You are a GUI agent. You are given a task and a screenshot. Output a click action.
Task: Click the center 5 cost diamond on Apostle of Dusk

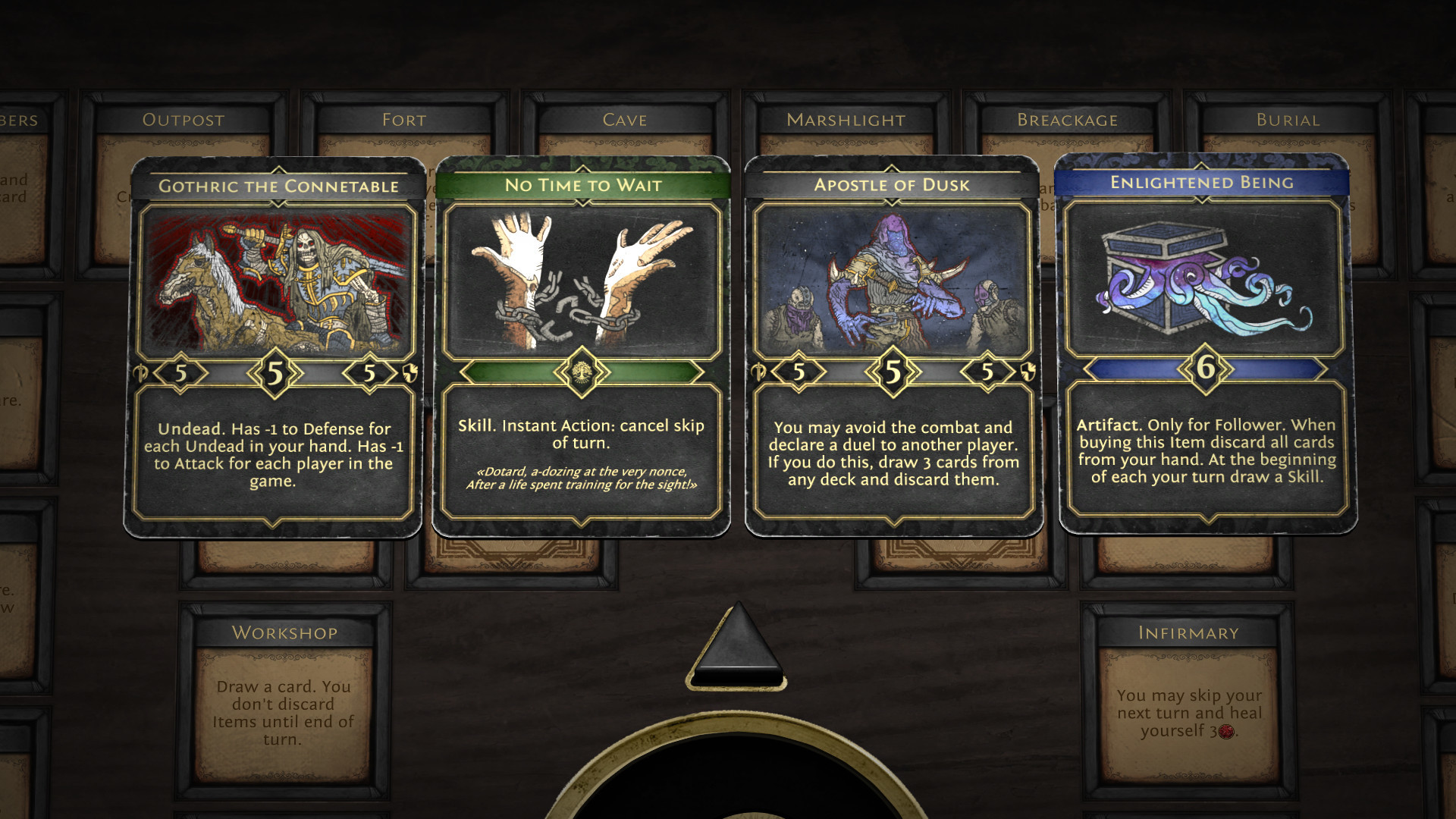(x=892, y=372)
